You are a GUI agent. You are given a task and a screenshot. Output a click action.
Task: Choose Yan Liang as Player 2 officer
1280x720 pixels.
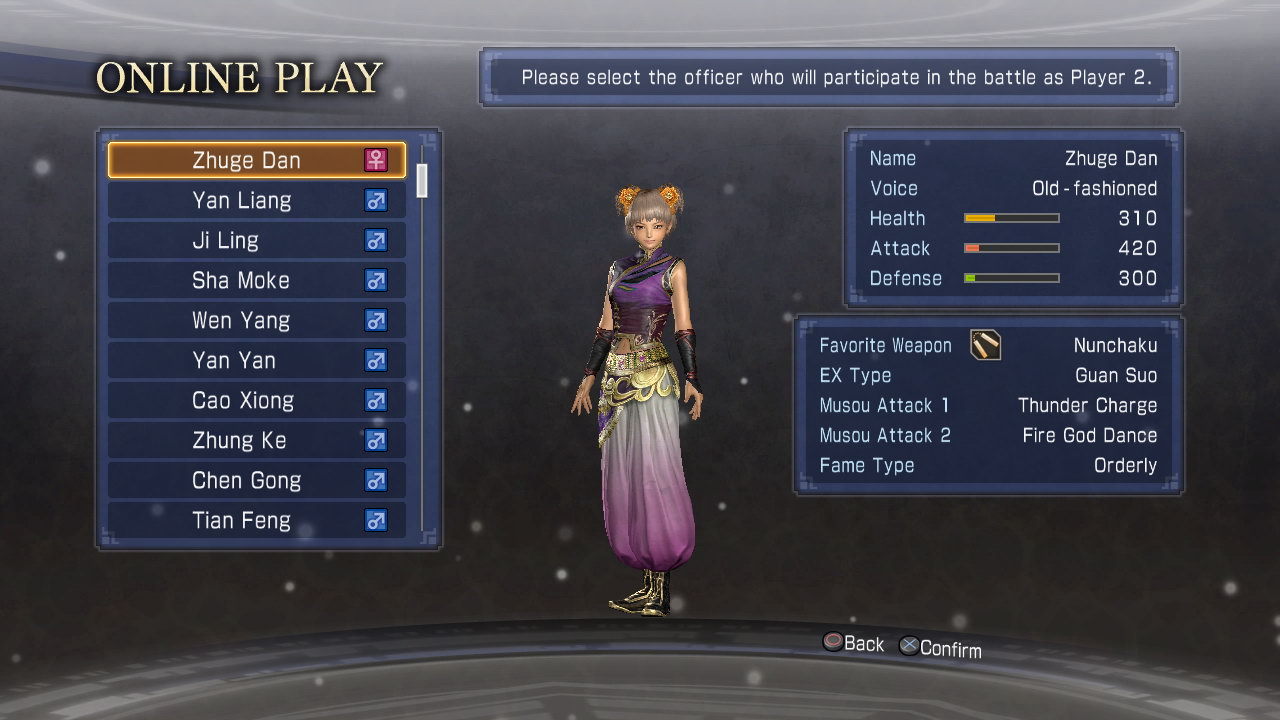(256, 200)
